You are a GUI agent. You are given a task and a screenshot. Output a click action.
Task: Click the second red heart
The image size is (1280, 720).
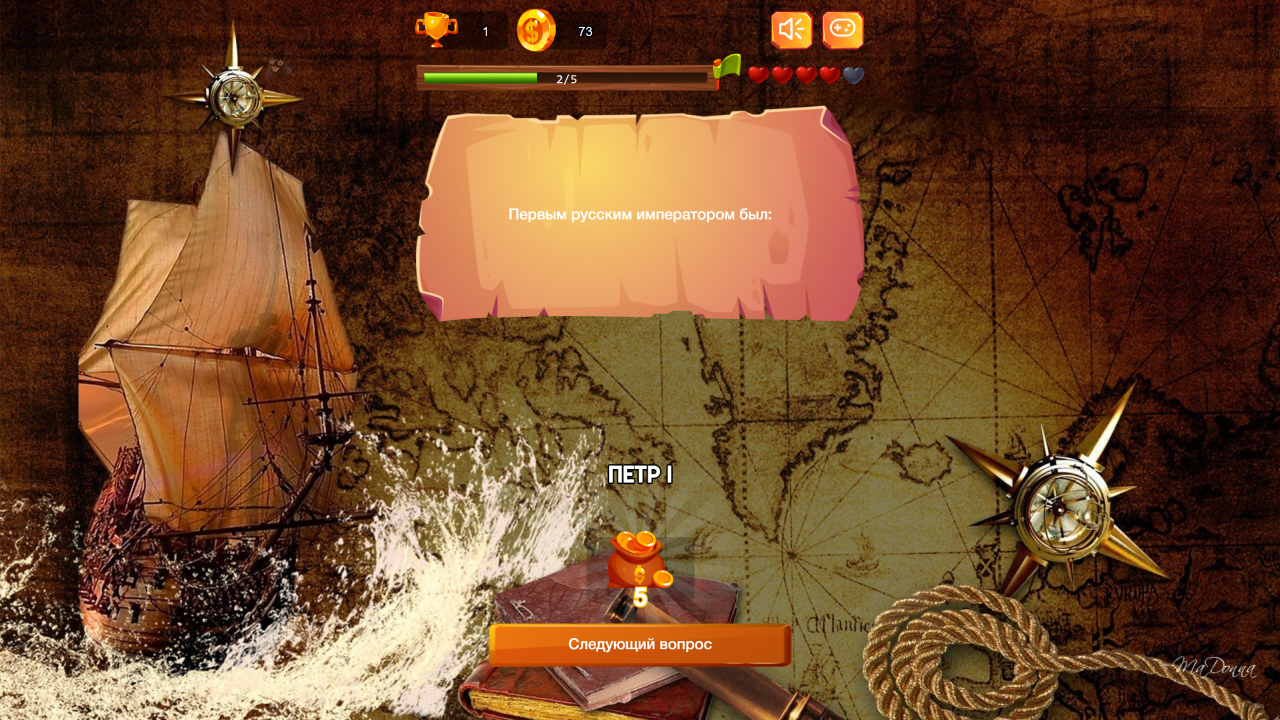click(x=782, y=74)
